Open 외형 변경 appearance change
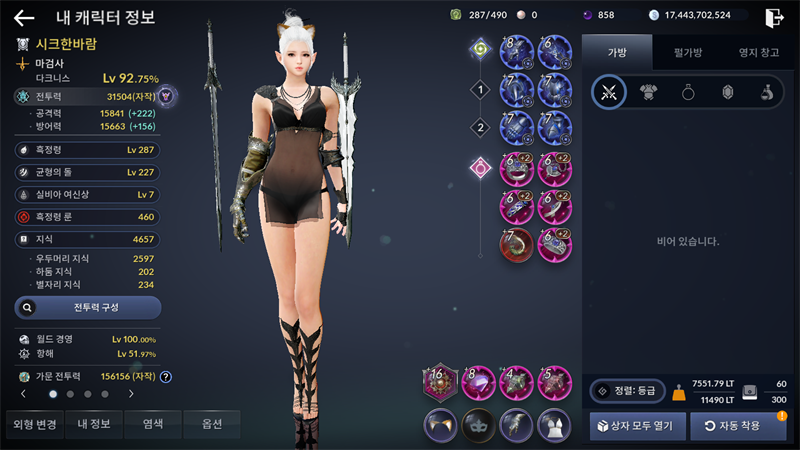Image resolution: width=800 pixels, height=450 pixels. click(35, 424)
